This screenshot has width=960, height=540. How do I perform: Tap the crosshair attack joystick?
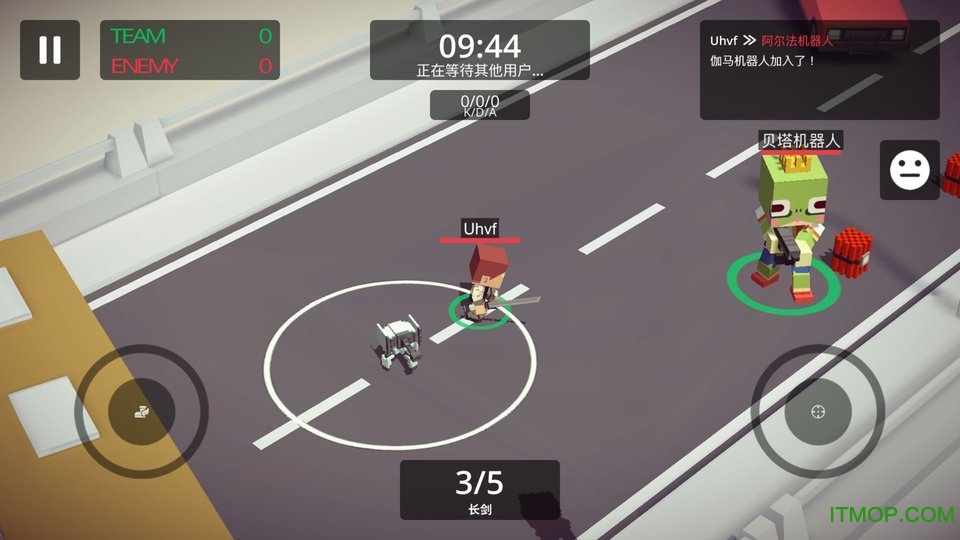click(818, 411)
